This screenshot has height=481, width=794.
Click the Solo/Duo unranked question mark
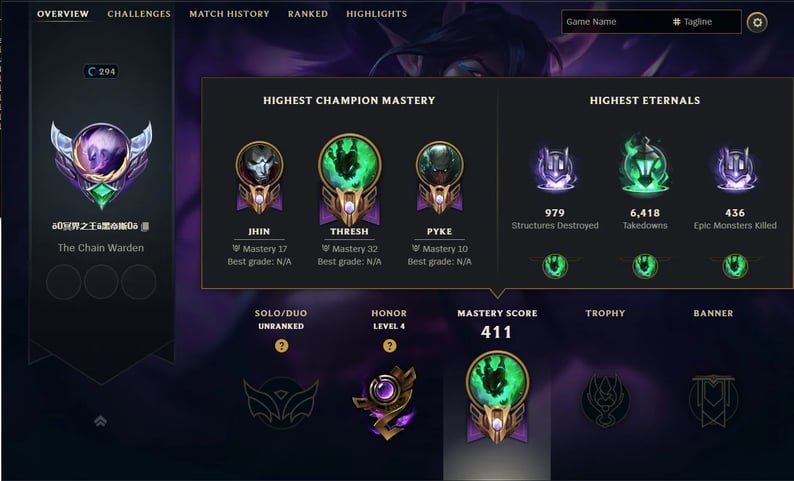tap(281, 346)
